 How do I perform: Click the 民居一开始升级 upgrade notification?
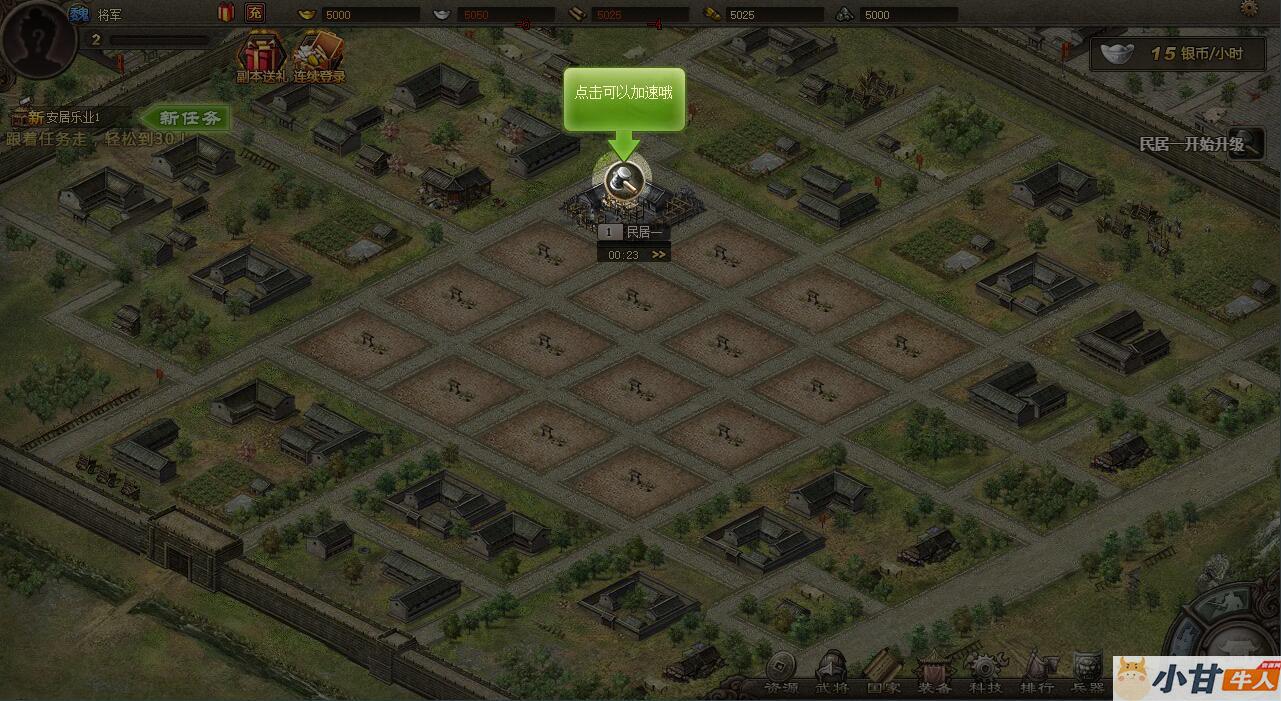click(1193, 144)
